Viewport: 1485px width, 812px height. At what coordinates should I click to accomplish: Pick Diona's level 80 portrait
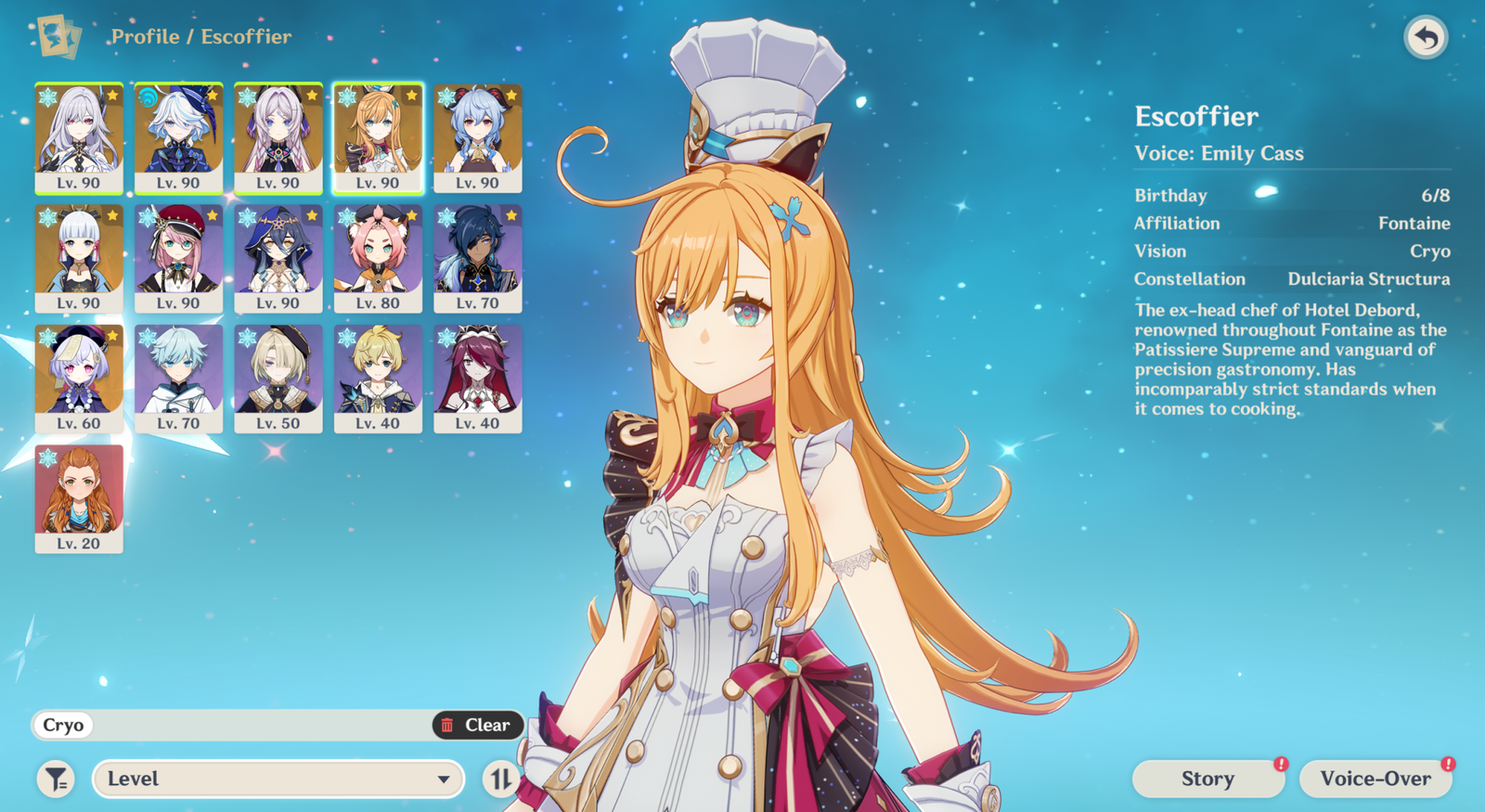click(x=378, y=257)
